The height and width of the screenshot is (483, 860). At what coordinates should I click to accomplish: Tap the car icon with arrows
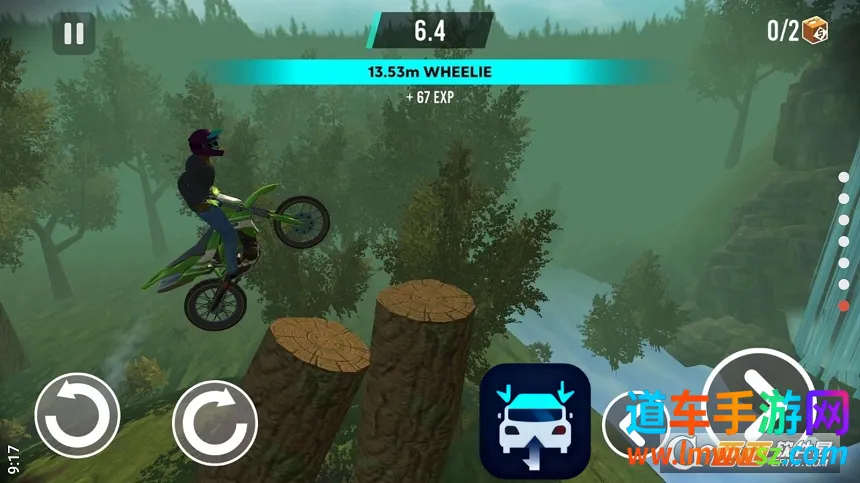tap(535, 421)
